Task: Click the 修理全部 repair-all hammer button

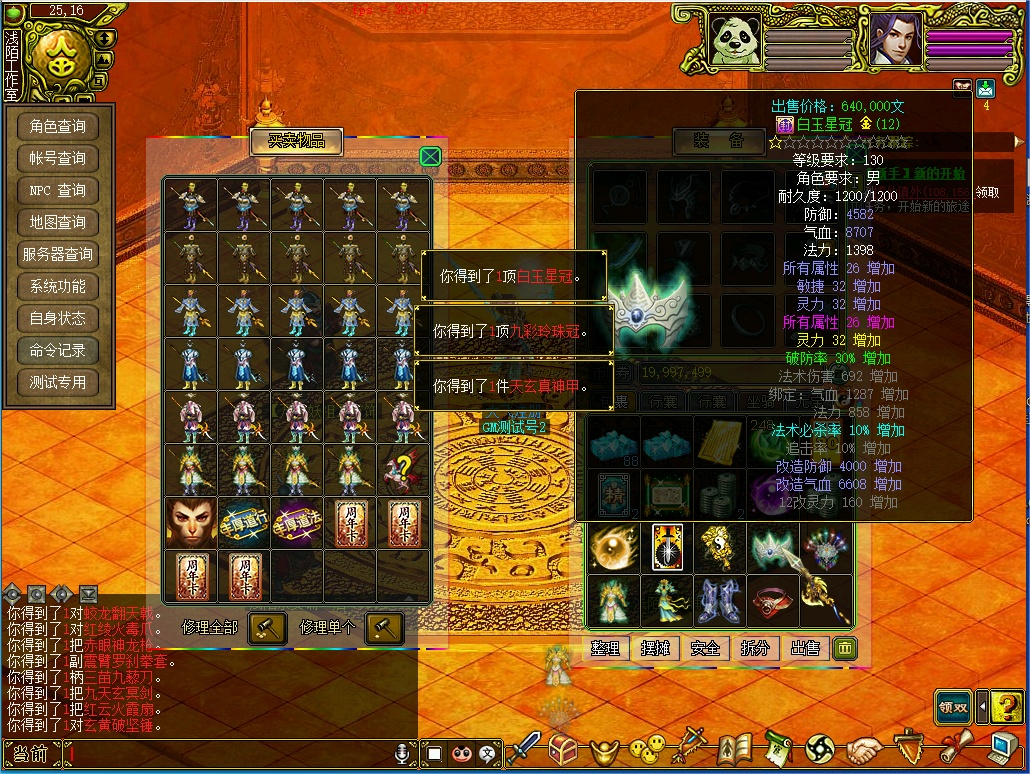Action: (x=267, y=628)
